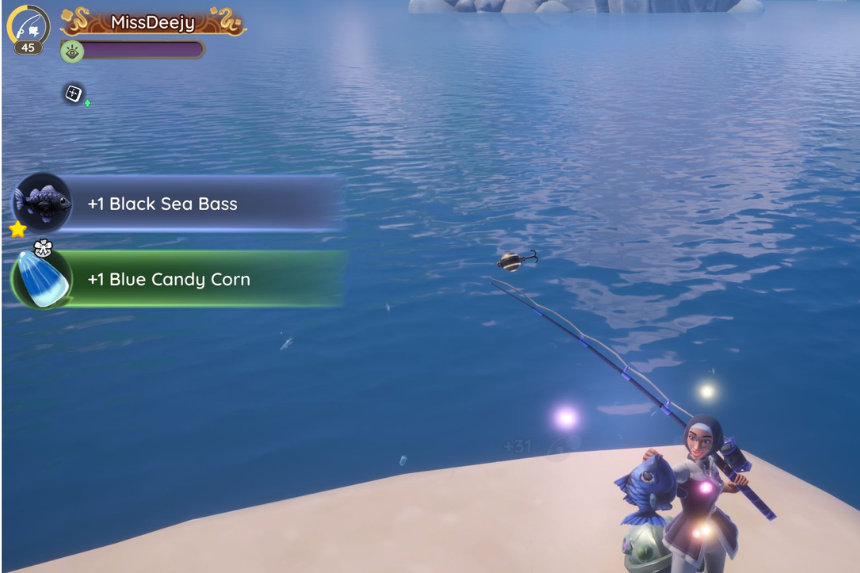Click the small dice buff icon

pyautogui.click(x=74, y=94)
